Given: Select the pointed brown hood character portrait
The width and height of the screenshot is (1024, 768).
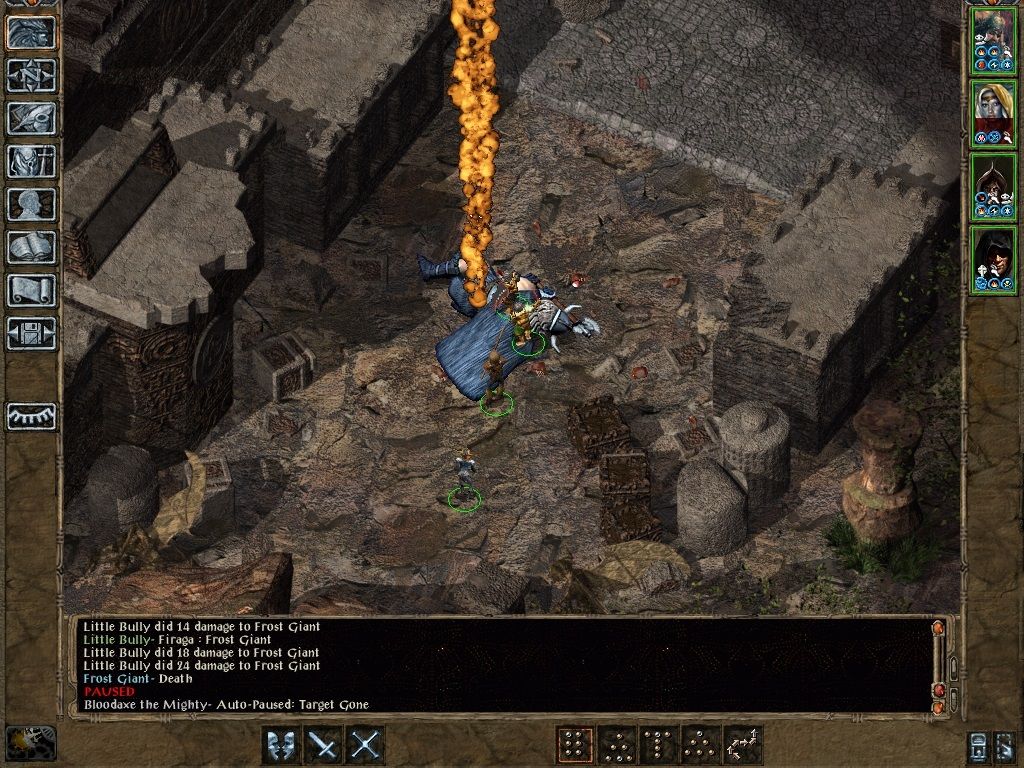Looking at the screenshot, I should [x=993, y=186].
